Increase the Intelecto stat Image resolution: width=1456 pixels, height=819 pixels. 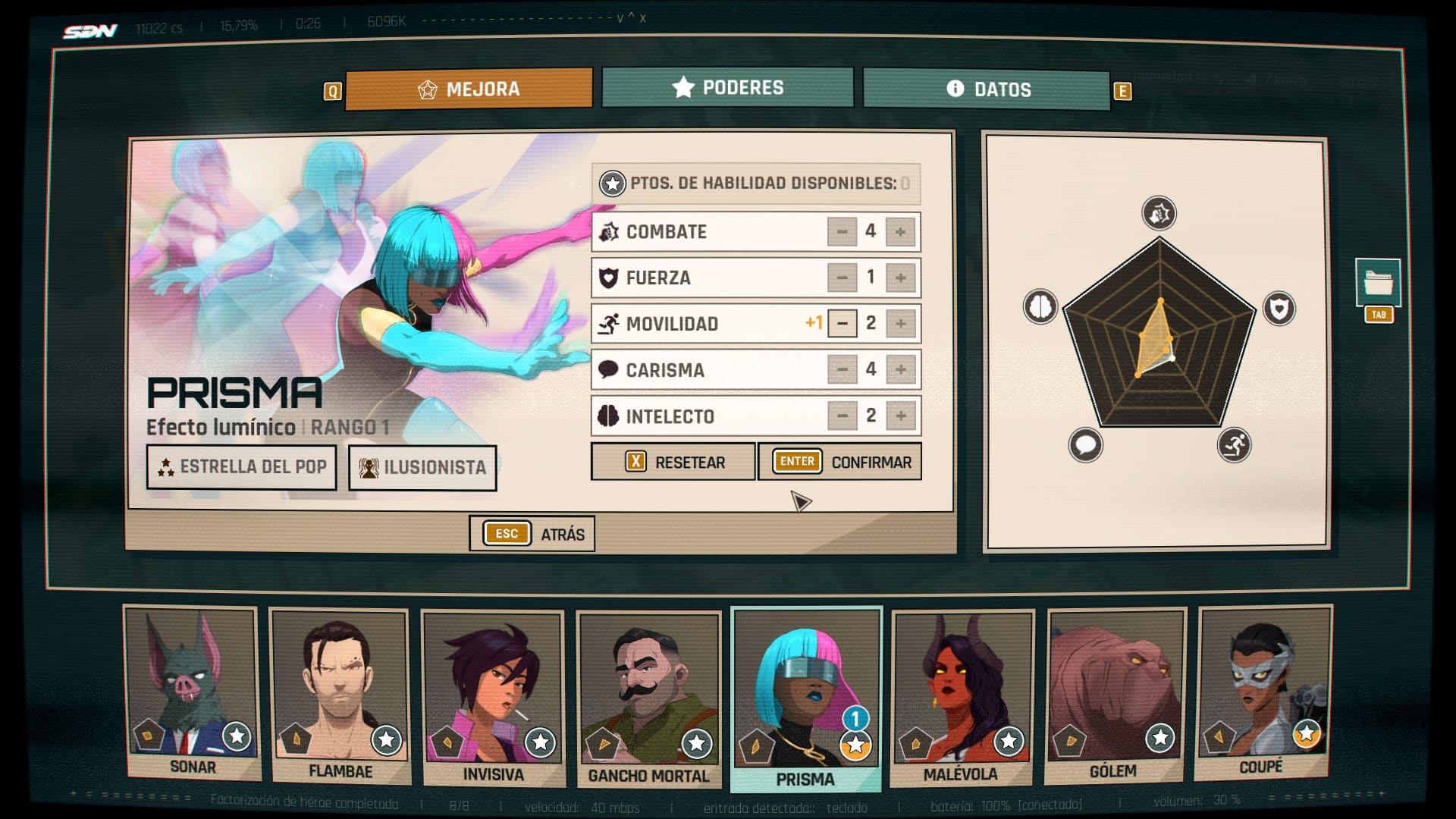pos(900,416)
